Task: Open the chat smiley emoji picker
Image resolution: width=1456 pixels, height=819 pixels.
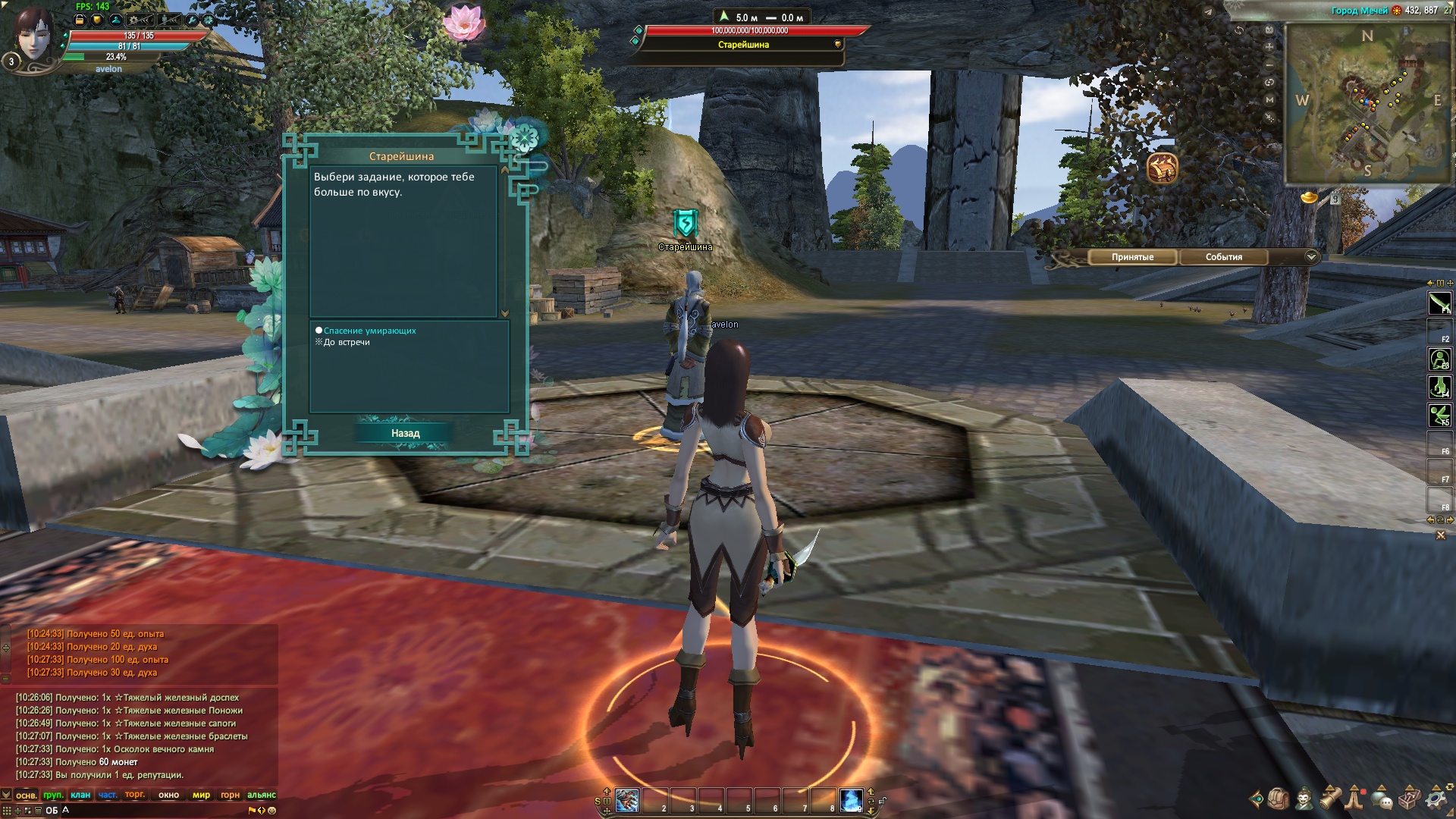Action: 271,810
